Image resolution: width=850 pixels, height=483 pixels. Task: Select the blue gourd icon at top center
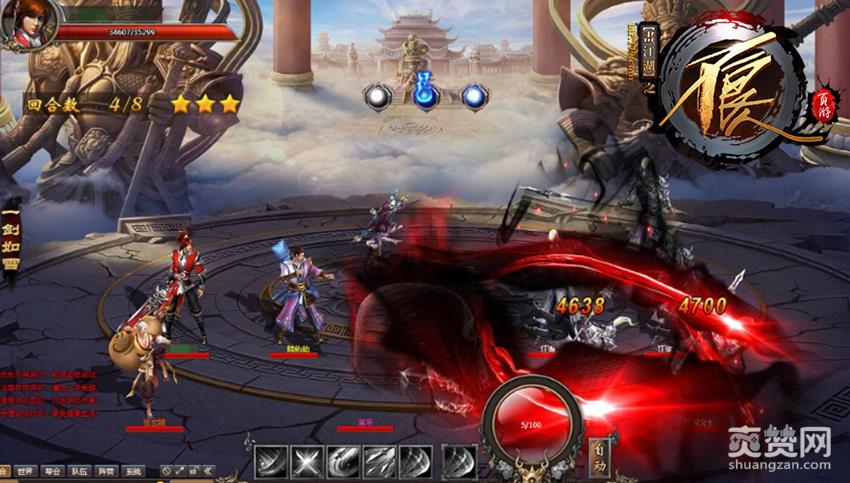427,95
